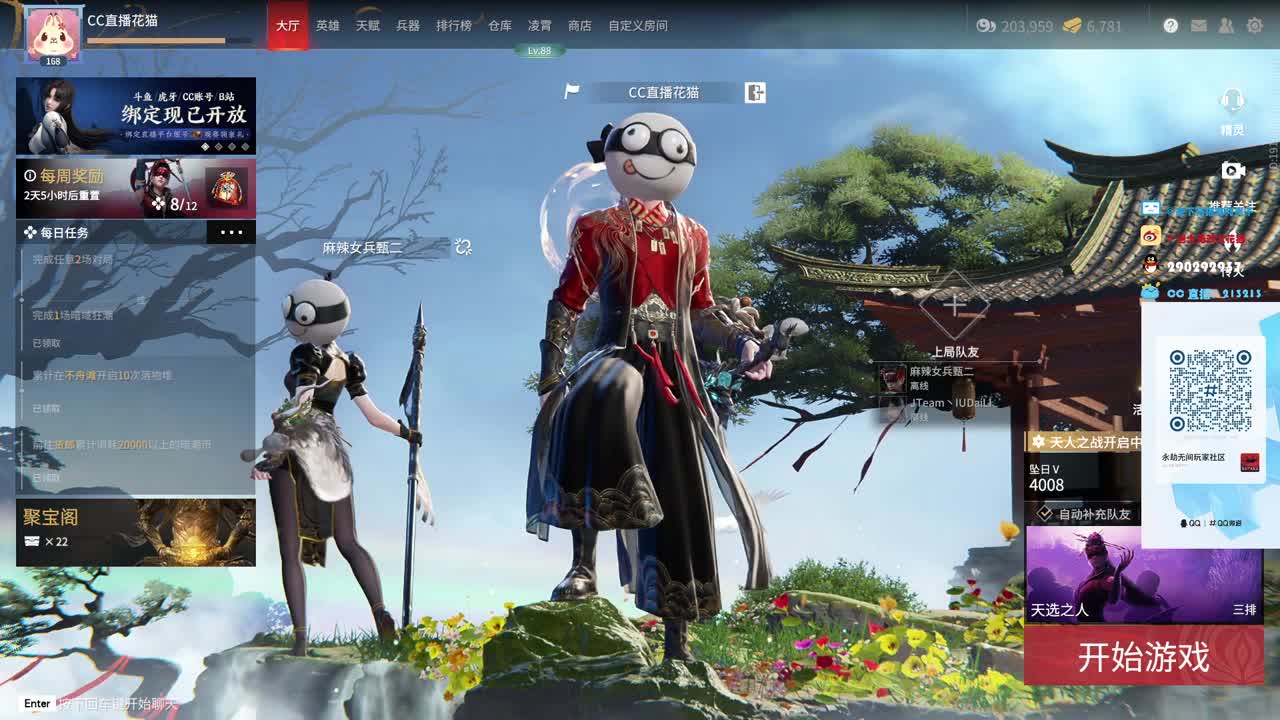Switch to the 英雄 tab
Screen dimensions: 1280x720
tap(328, 26)
